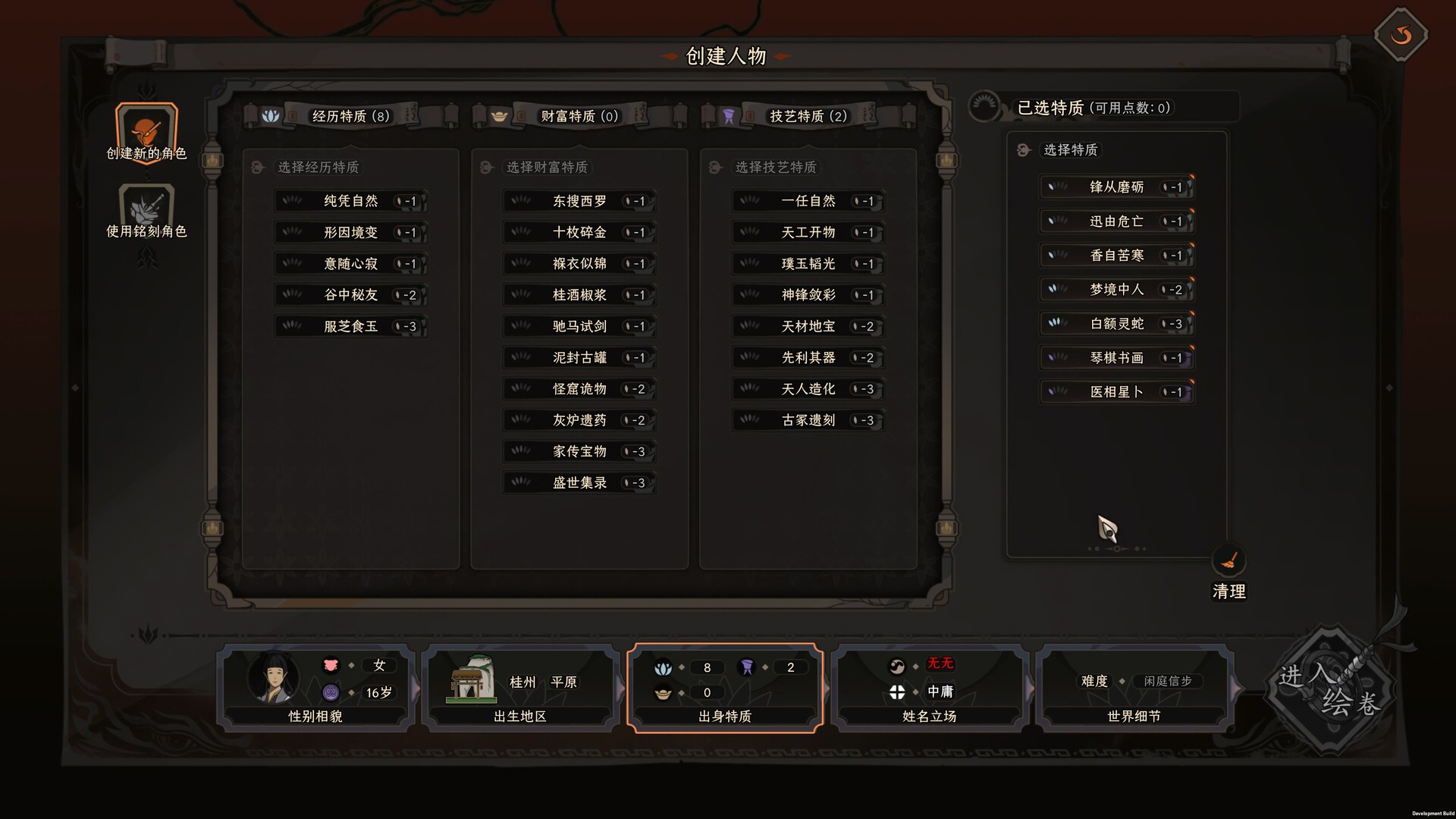This screenshot has width=1456, height=819.
Task: Click the return arrow in top-right corner
Action: (1401, 34)
